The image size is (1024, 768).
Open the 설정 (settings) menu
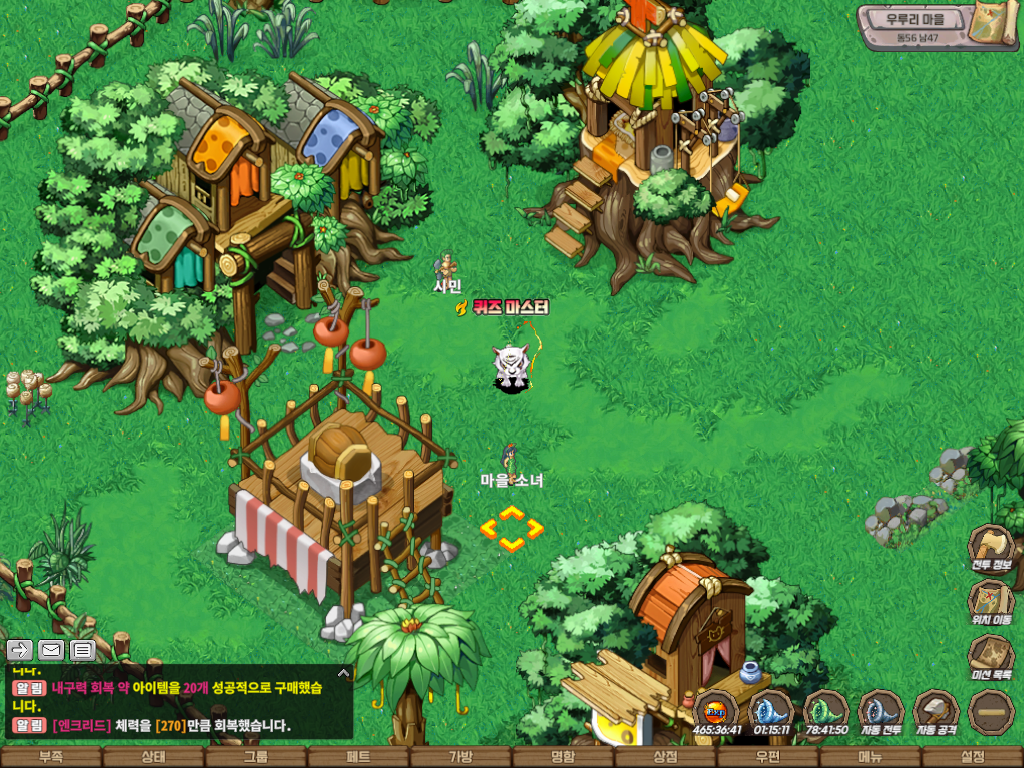[x=972, y=757]
